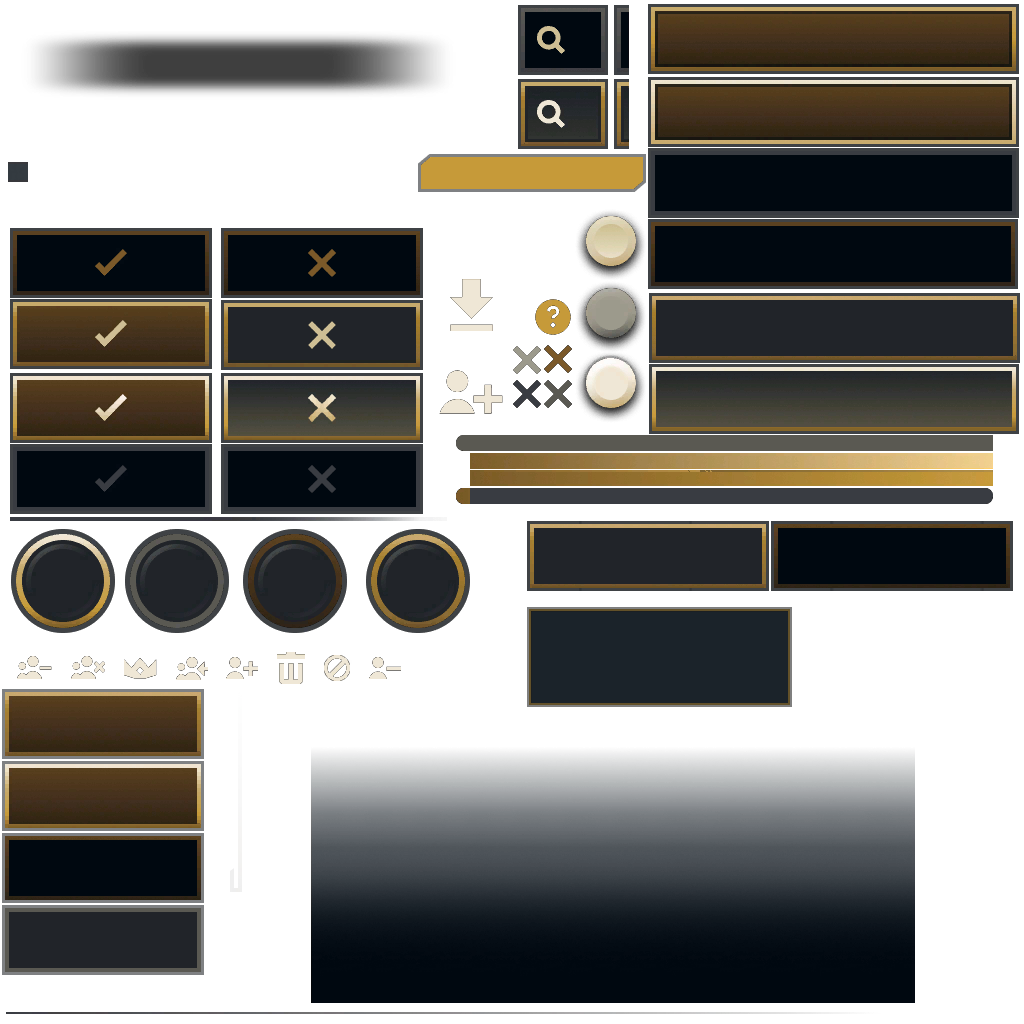Screen dimensions: 1024x1024
Task: Click the greyed-out checkmark button
Action: (x=111, y=479)
